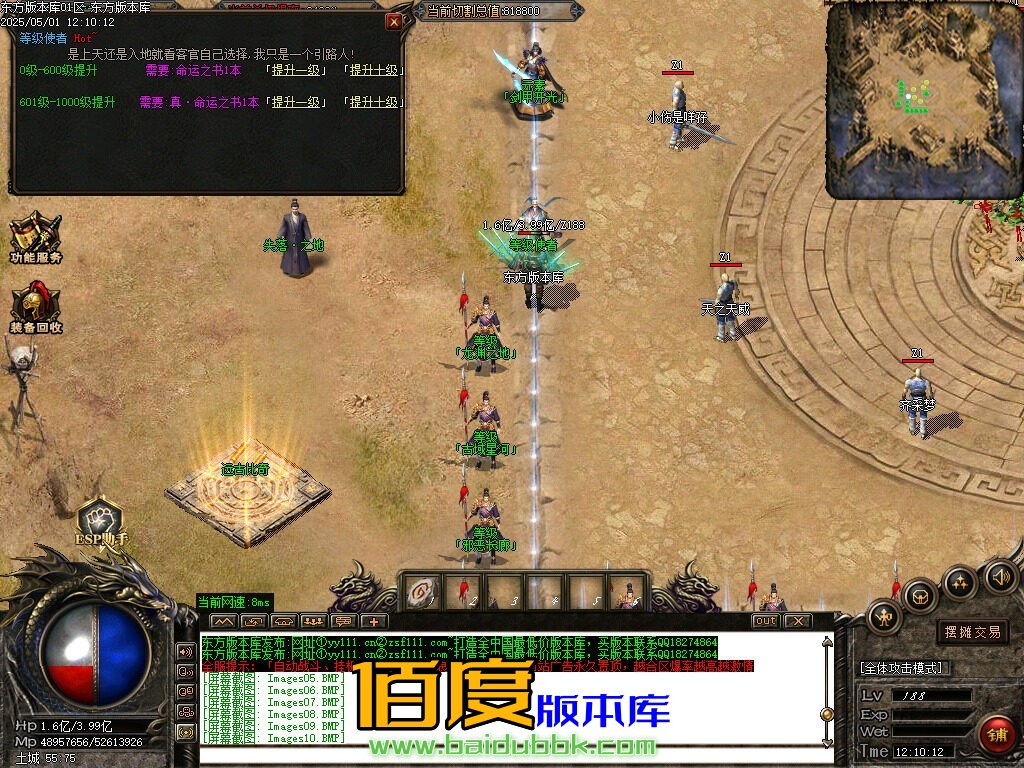This screenshot has width=1024, height=768.
Task: Use the scroll item in hotbar slot 1
Action: 421,592
